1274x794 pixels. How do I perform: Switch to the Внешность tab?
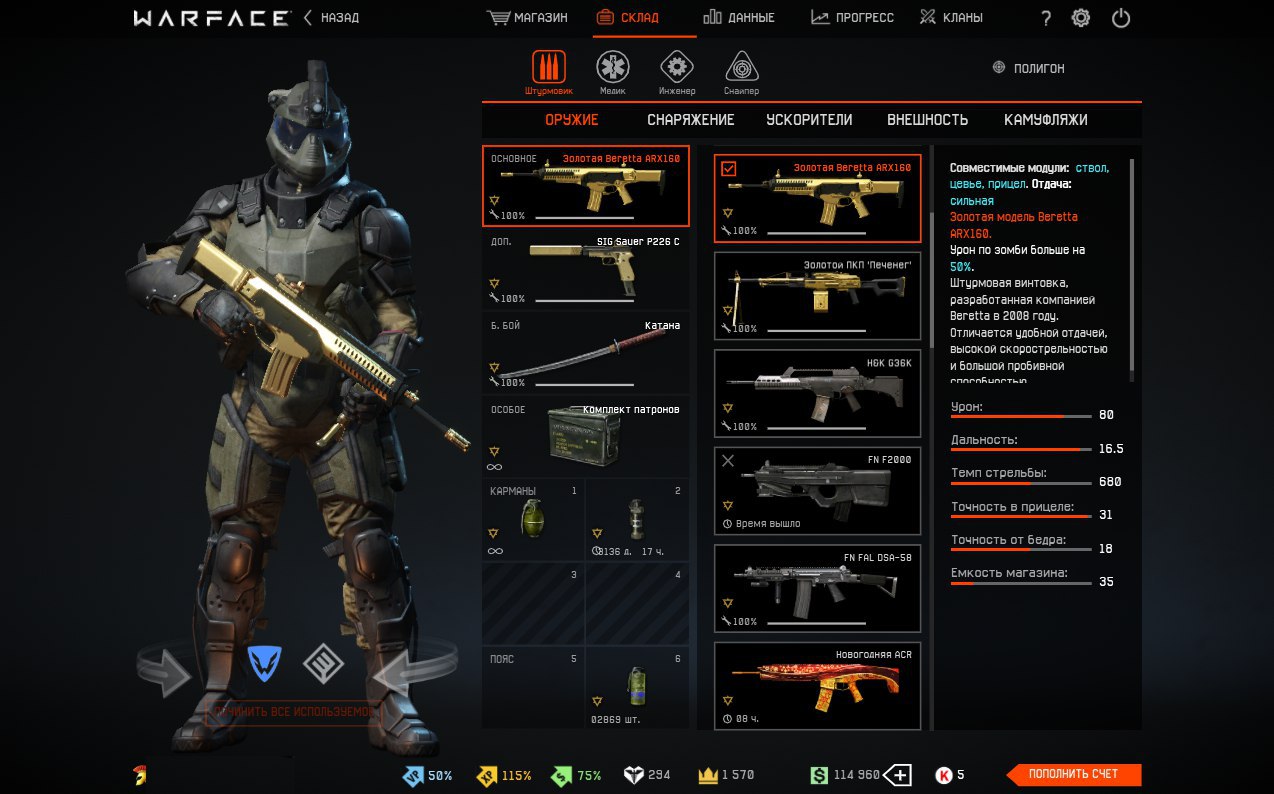coord(927,120)
